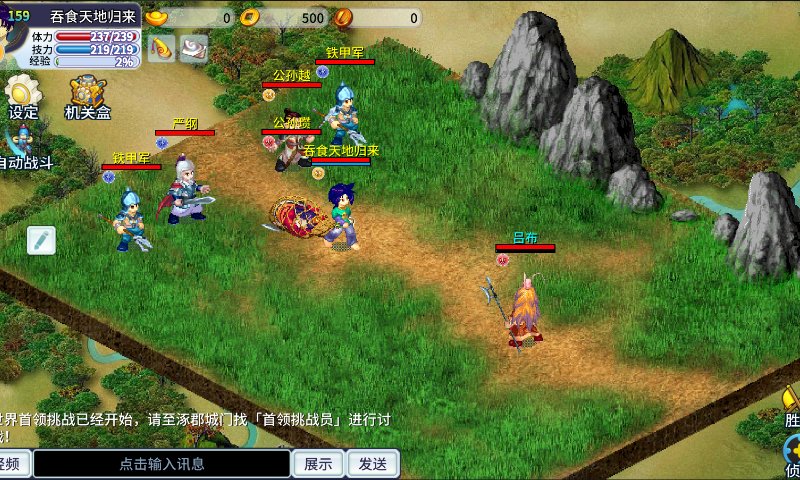
Task: Tap the orange token currency icon
Action: pyautogui.click(x=344, y=17)
